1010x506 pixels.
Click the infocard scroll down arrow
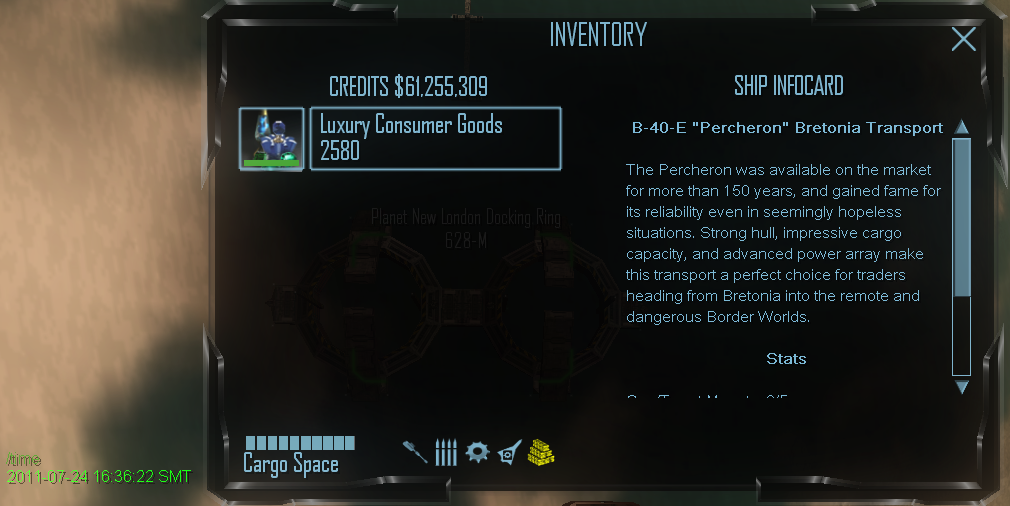coord(962,386)
